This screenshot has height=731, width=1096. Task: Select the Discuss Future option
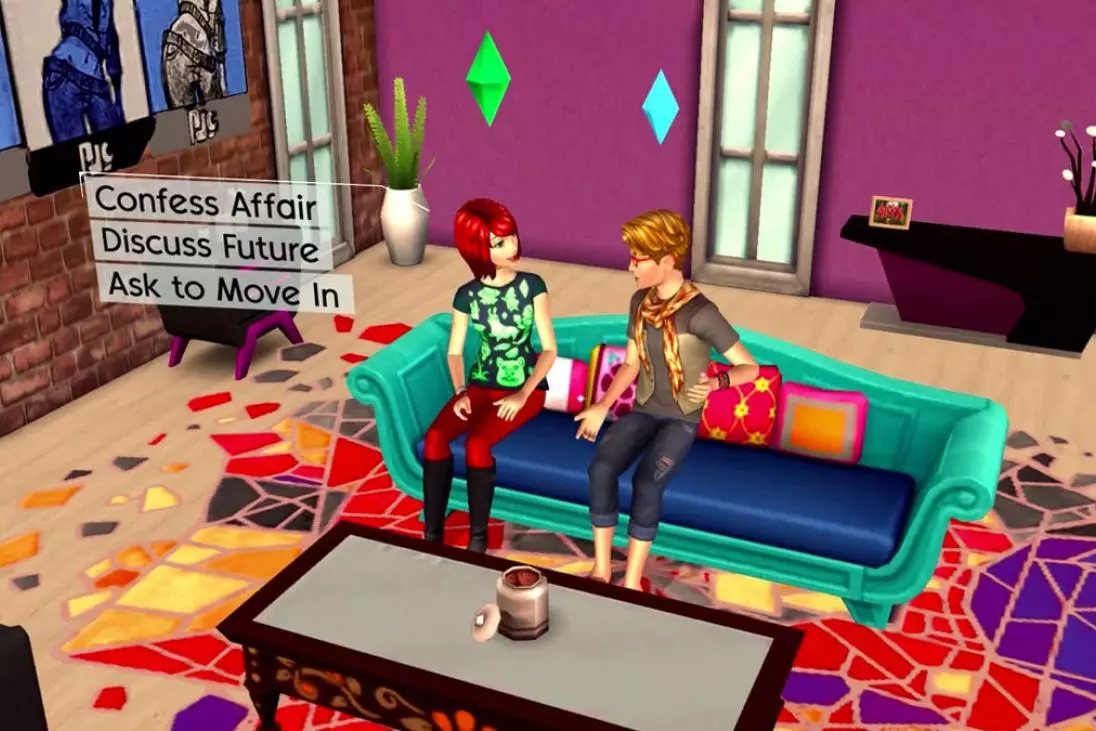click(210, 244)
